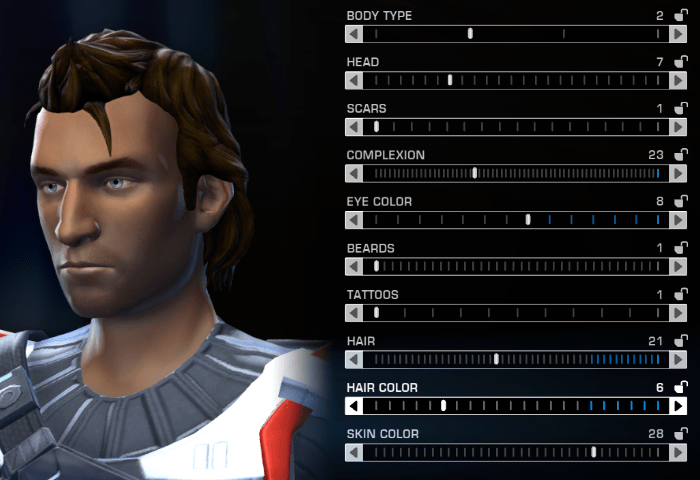
Task: Click the Complexion slider track
Action: 516,173
